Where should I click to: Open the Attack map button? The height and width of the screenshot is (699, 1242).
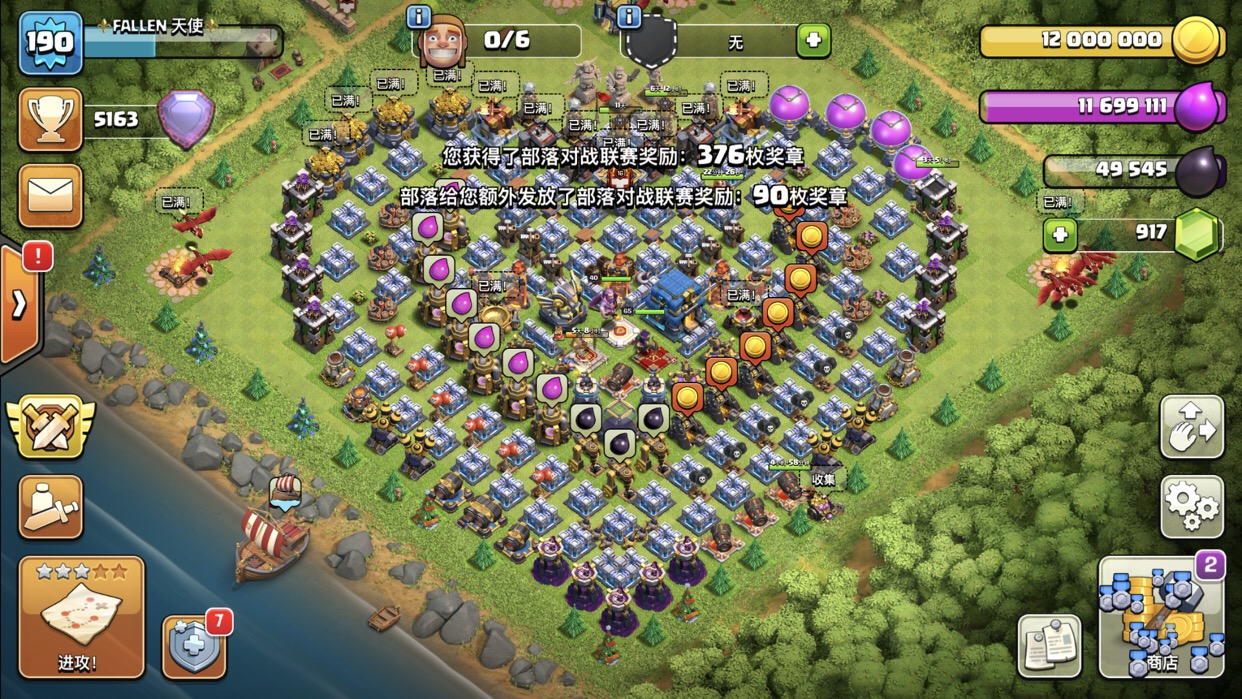[x=81, y=616]
